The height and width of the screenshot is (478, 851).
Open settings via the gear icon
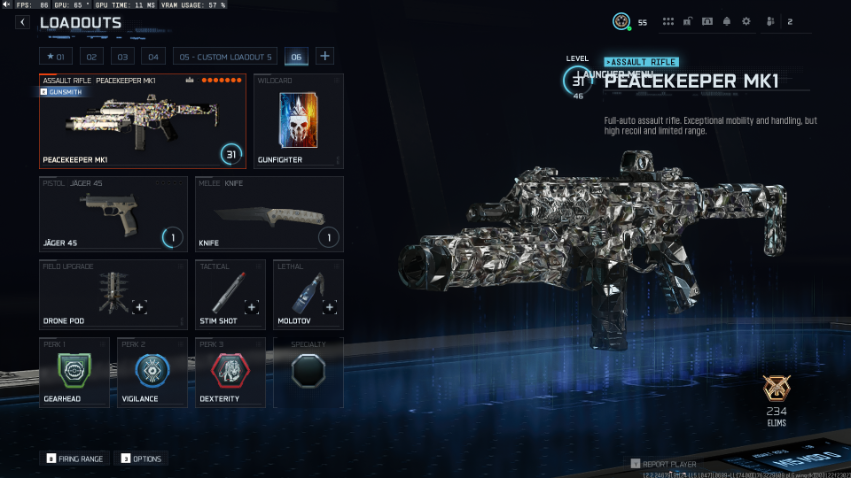tap(745, 21)
